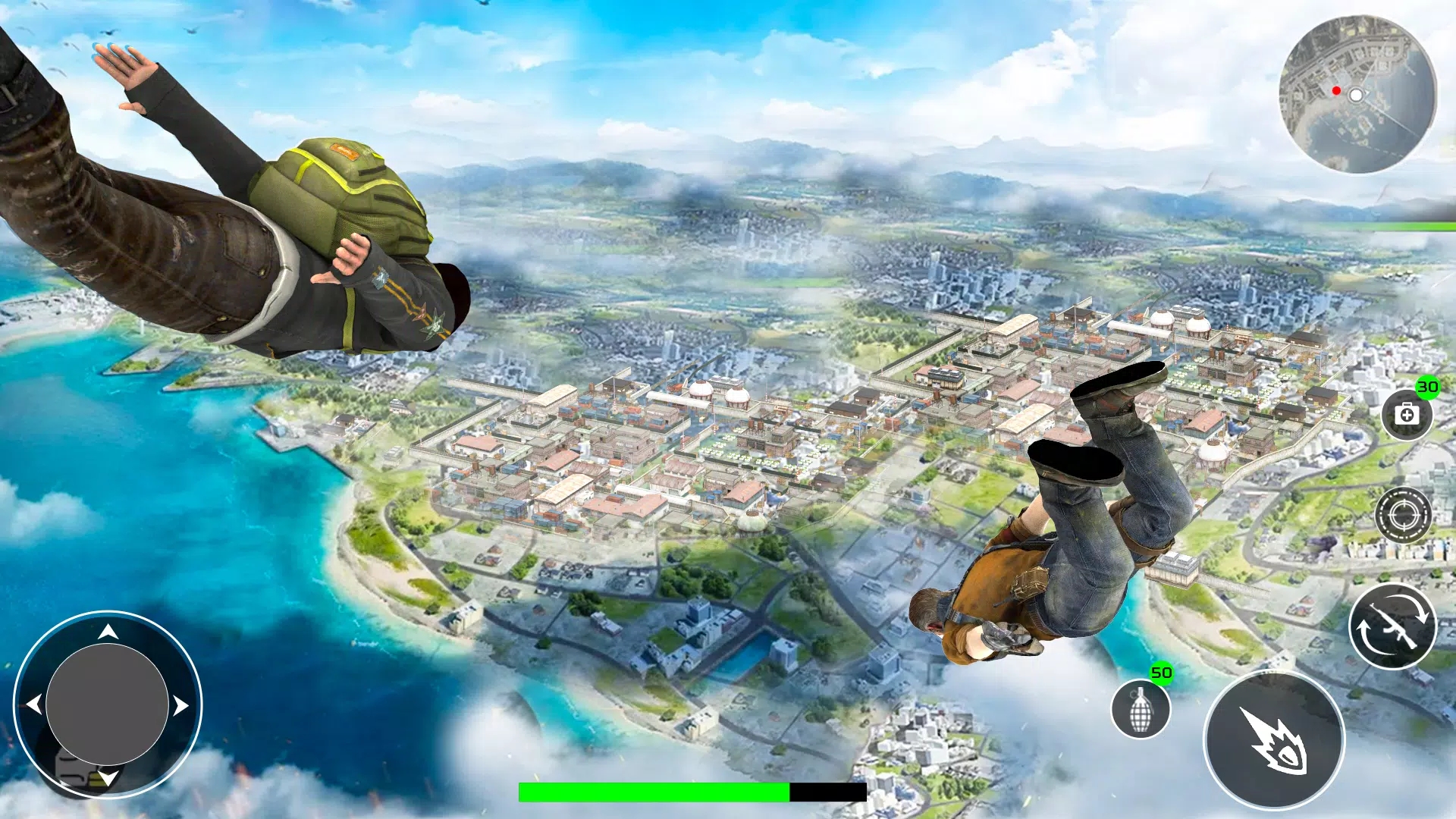Select the medkit icon to heal
The image size is (1456, 819).
point(1406,416)
